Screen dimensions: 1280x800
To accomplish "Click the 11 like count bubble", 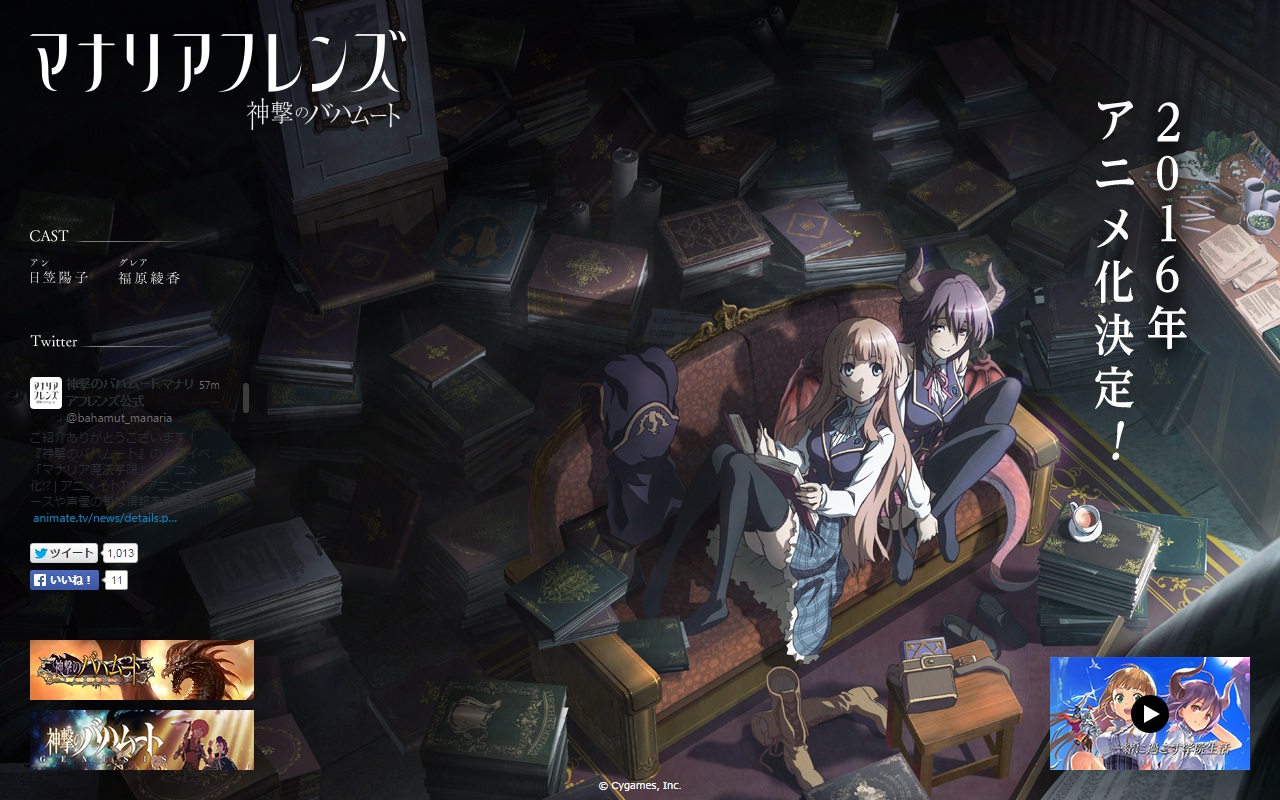I will click(x=116, y=580).
